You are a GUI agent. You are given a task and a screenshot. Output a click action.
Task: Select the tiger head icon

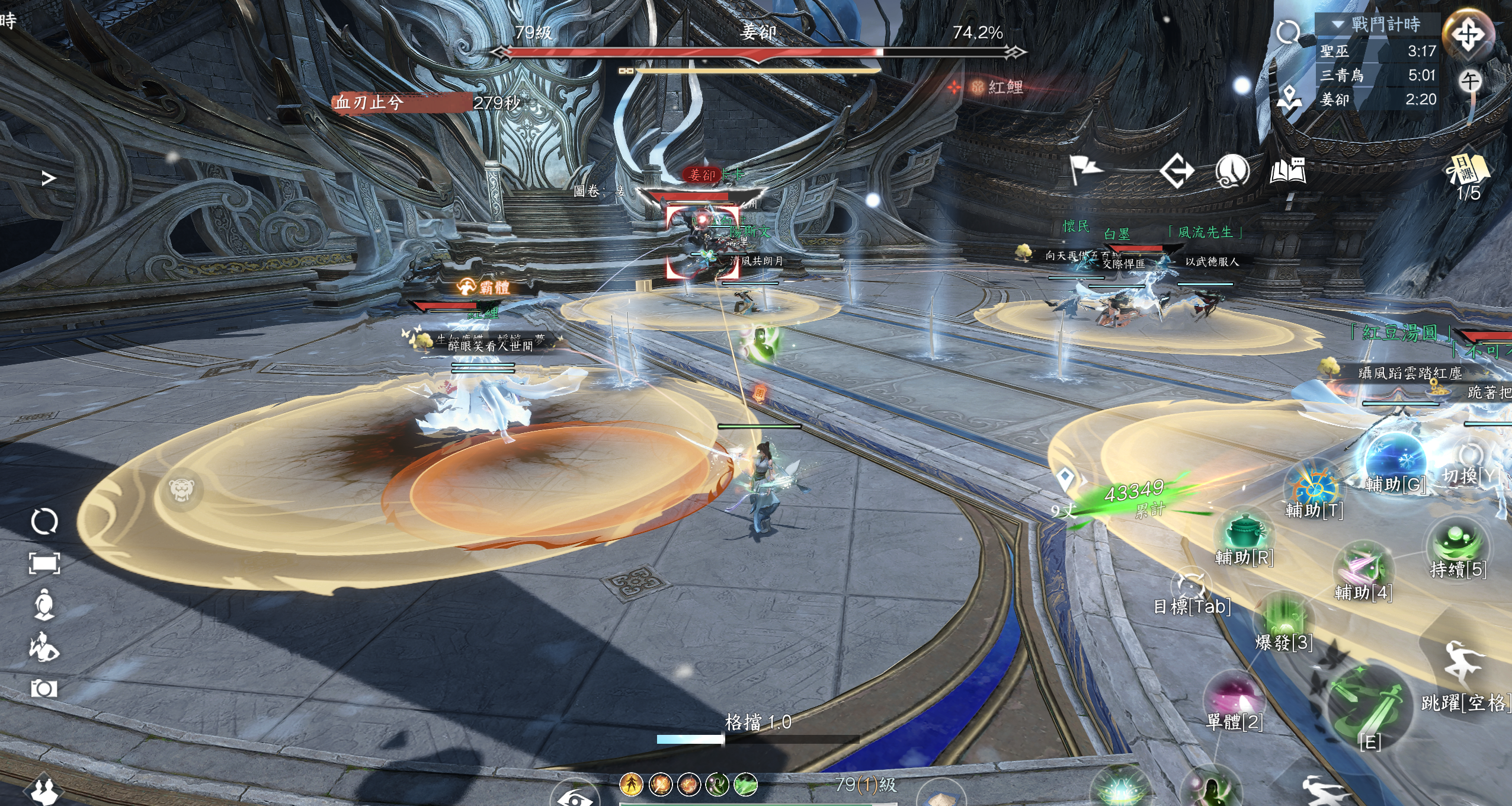point(179,490)
